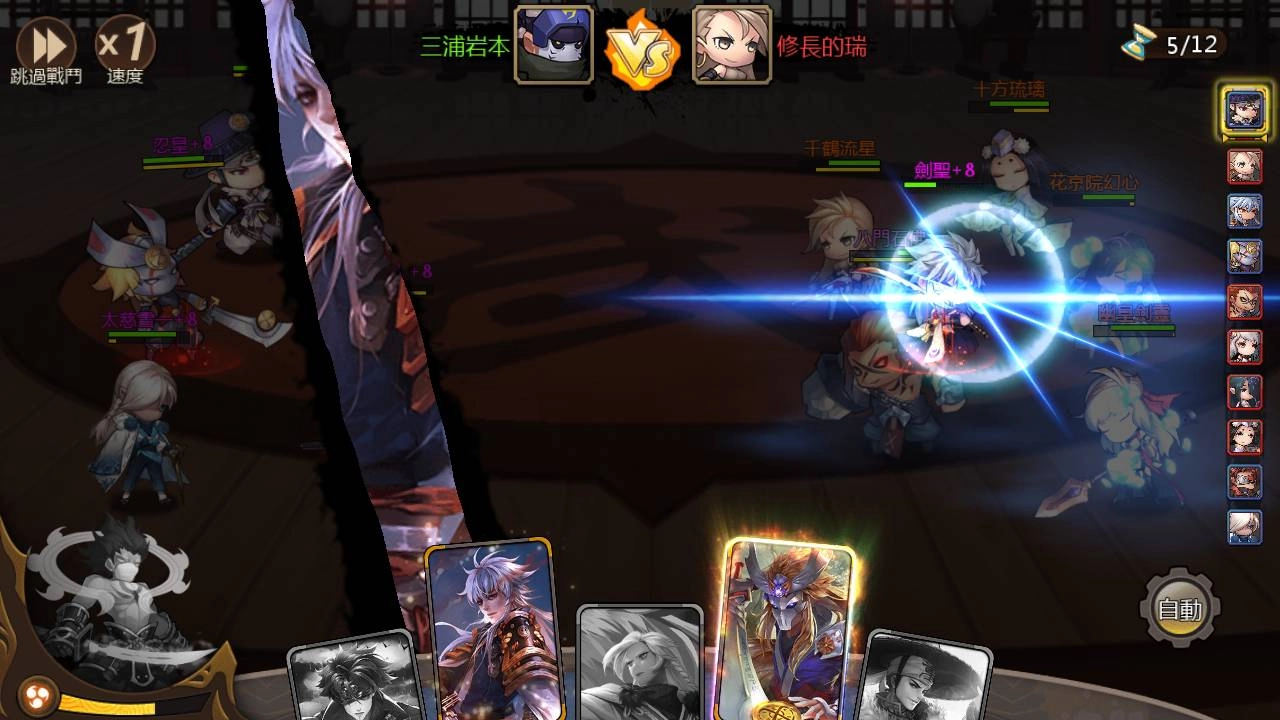Tap the highlighted portrait atop the turn order
The height and width of the screenshot is (720, 1280).
coord(1243,113)
